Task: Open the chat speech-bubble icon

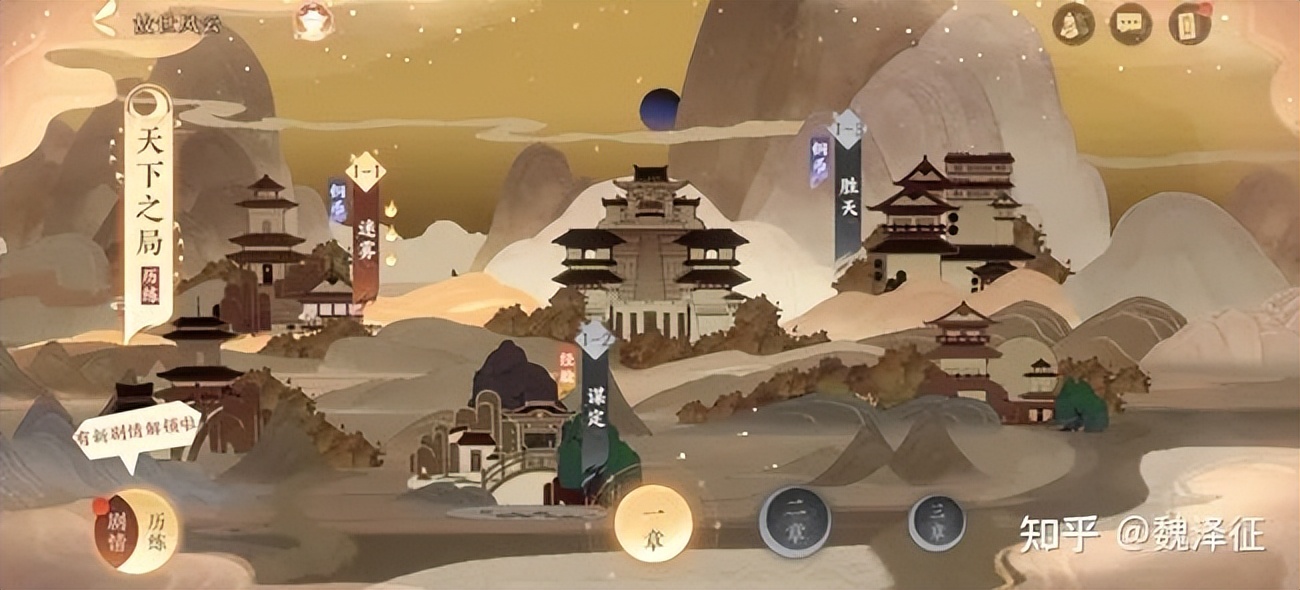Action: click(x=1130, y=23)
